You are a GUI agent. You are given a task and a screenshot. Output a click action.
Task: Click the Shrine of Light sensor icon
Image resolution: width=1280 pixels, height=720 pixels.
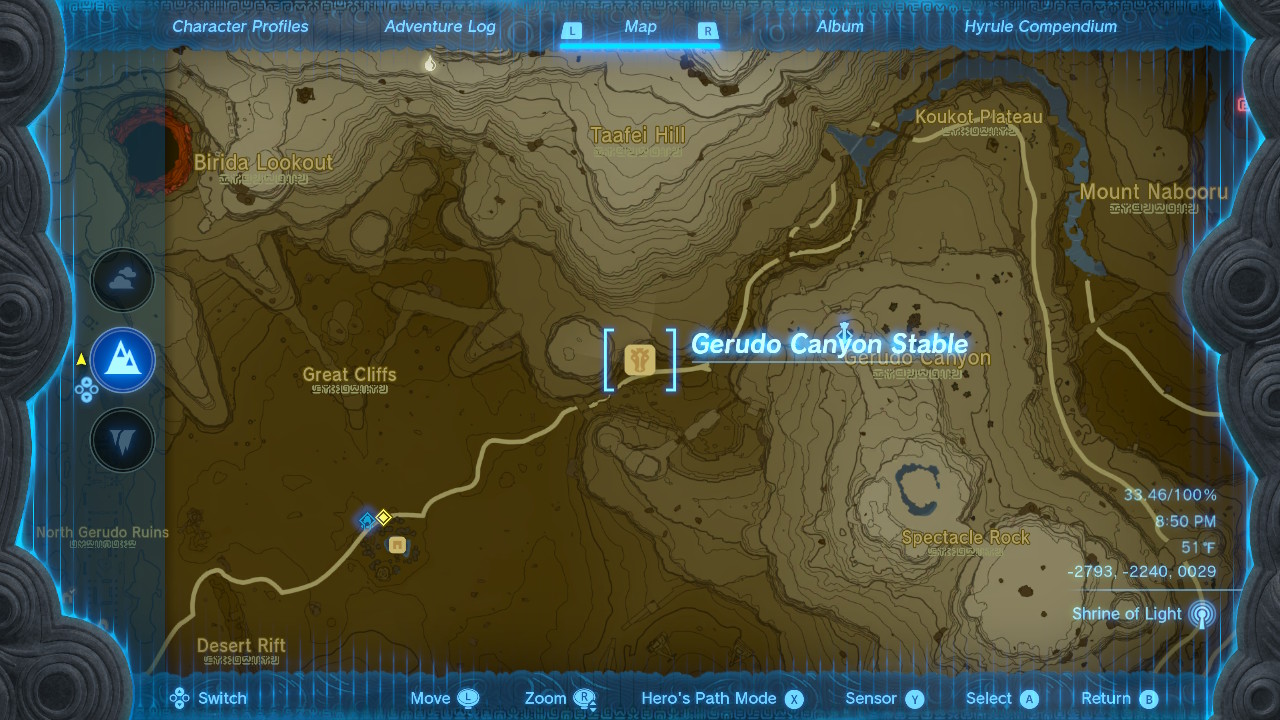(1203, 614)
